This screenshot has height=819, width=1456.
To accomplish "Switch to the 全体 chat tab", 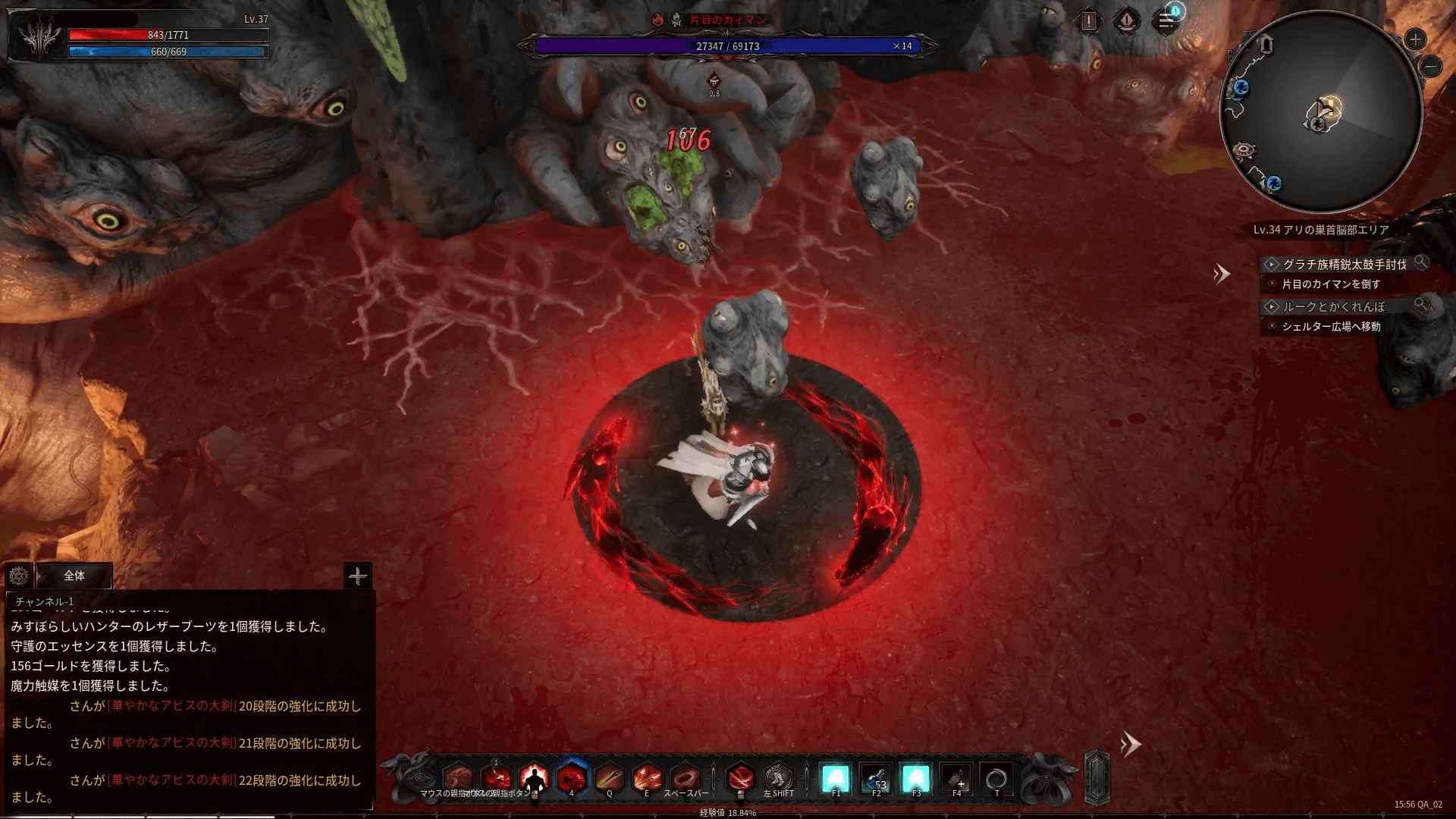I will [74, 576].
